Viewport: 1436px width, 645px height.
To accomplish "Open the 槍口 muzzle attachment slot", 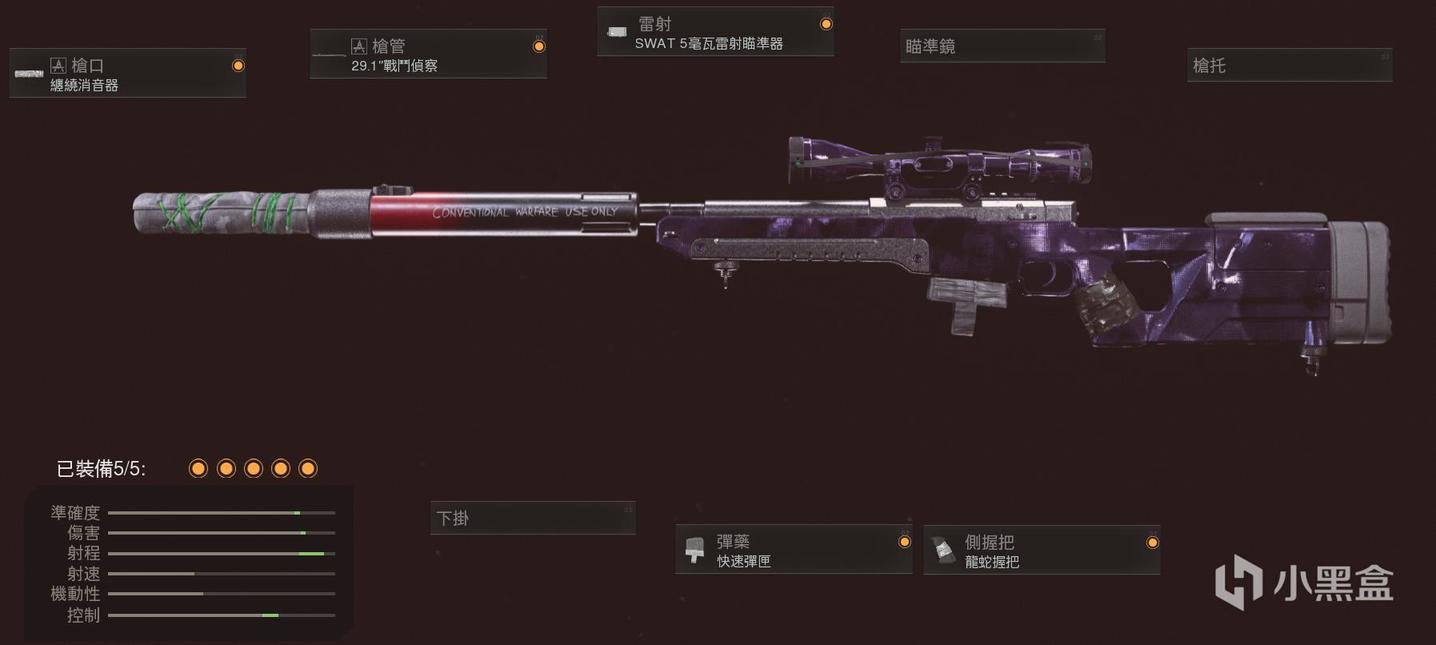I will tap(127, 74).
